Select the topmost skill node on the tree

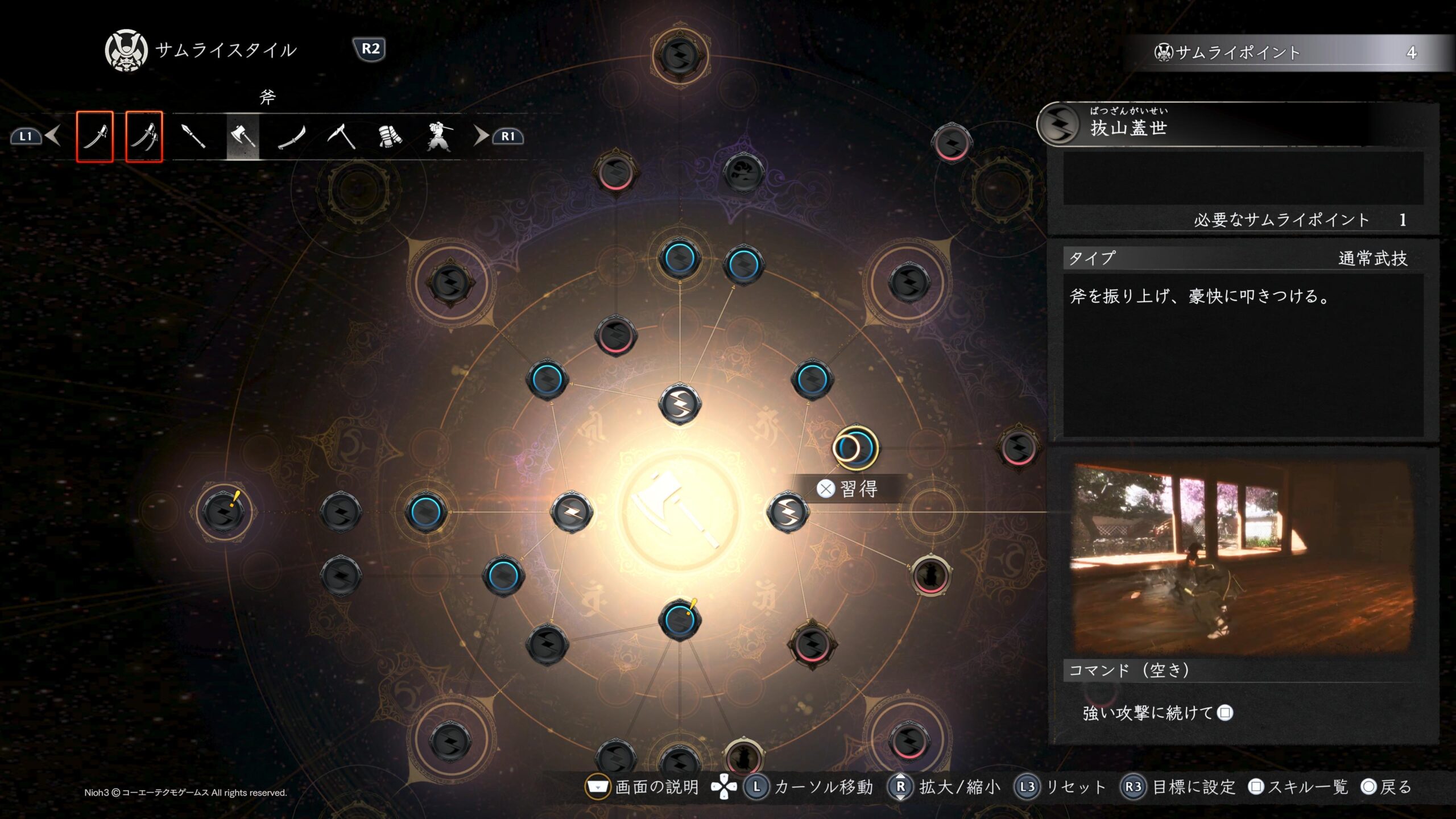(680, 56)
